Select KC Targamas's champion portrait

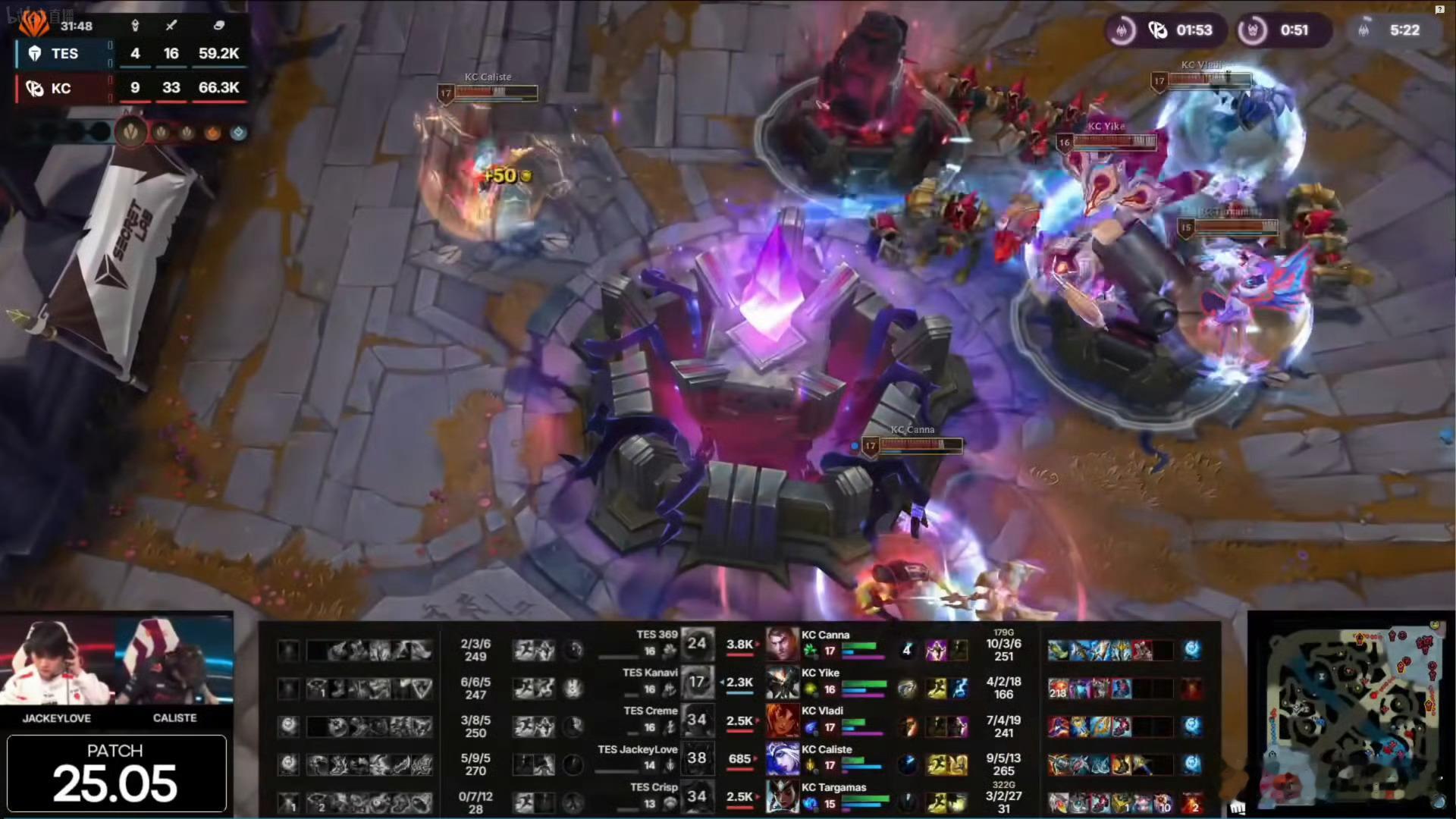[x=782, y=796]
